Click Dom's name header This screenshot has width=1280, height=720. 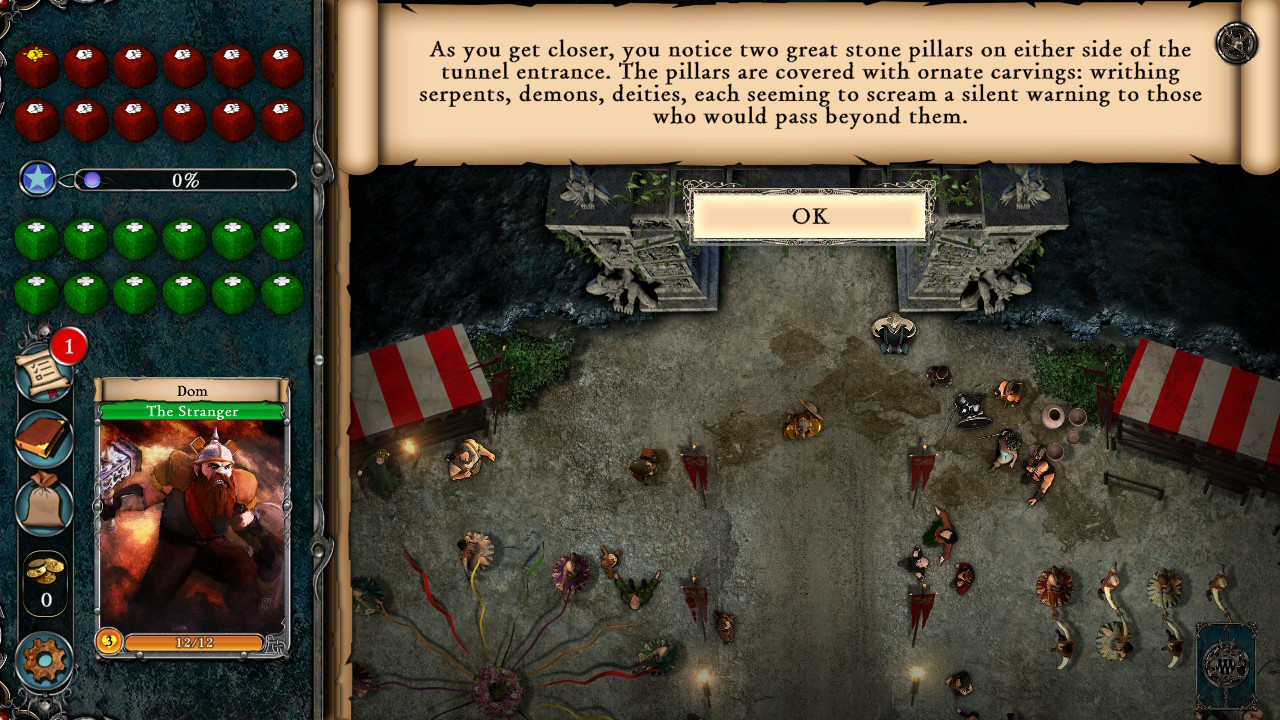click(191, 391)
